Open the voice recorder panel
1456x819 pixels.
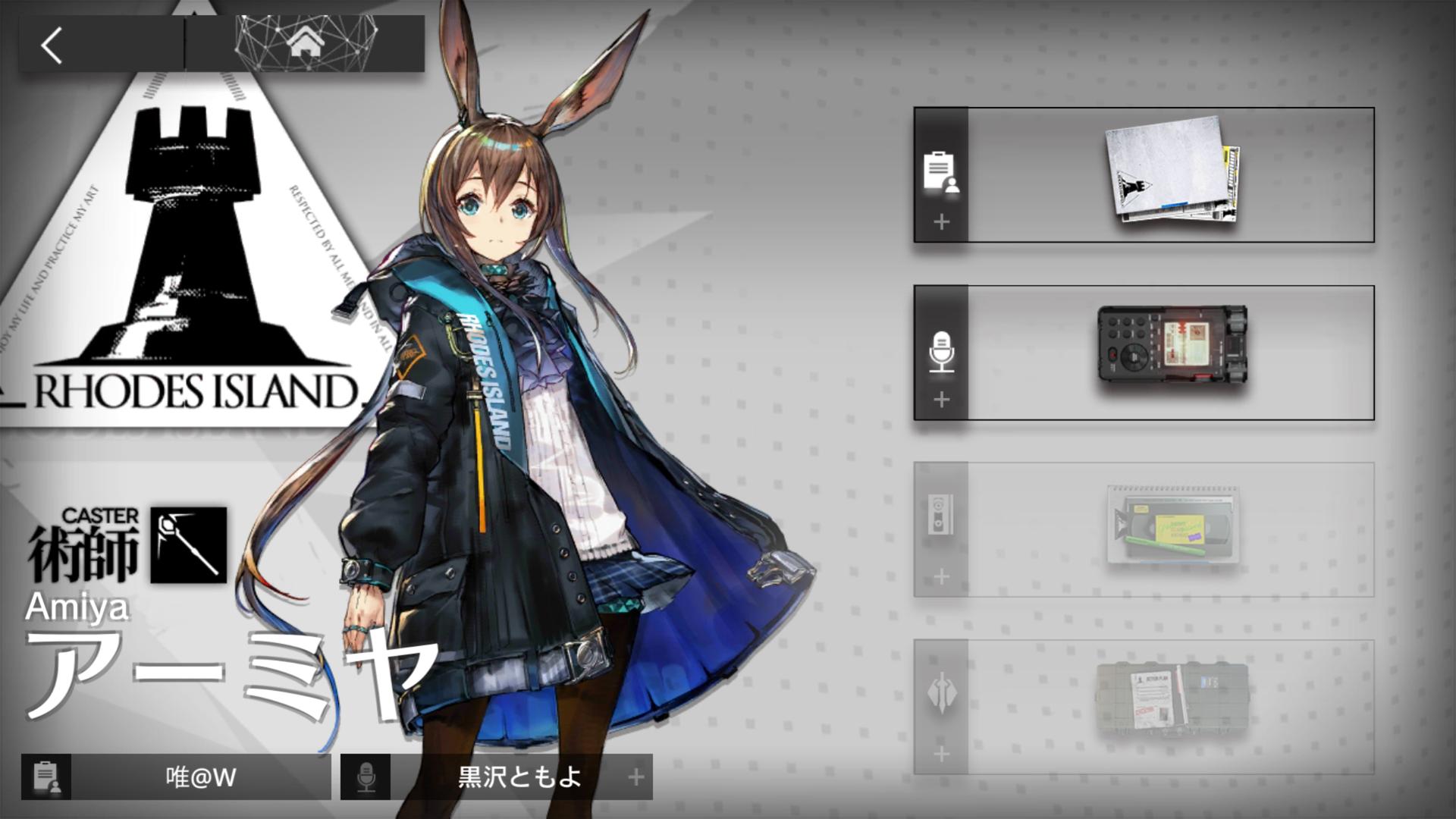[1144, 353]
